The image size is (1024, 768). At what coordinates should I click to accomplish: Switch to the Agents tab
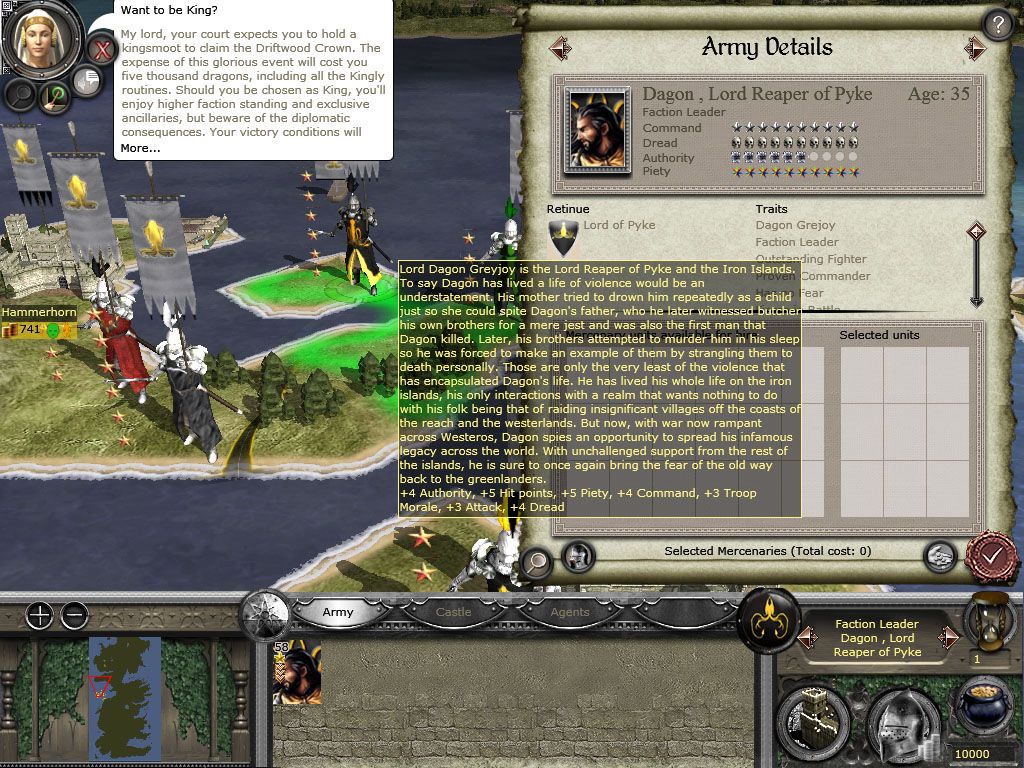click(569, 612)
